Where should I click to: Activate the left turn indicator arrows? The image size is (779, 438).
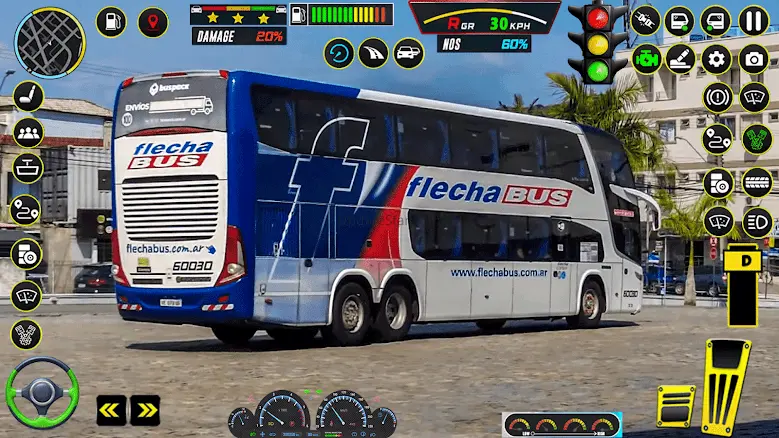(111, 410)
